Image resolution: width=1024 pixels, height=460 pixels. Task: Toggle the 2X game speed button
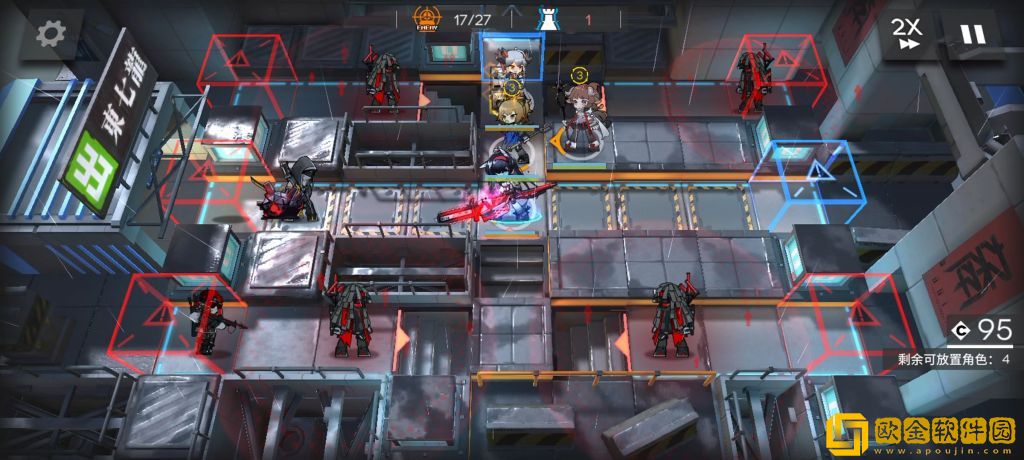click(x=909, y=35)
